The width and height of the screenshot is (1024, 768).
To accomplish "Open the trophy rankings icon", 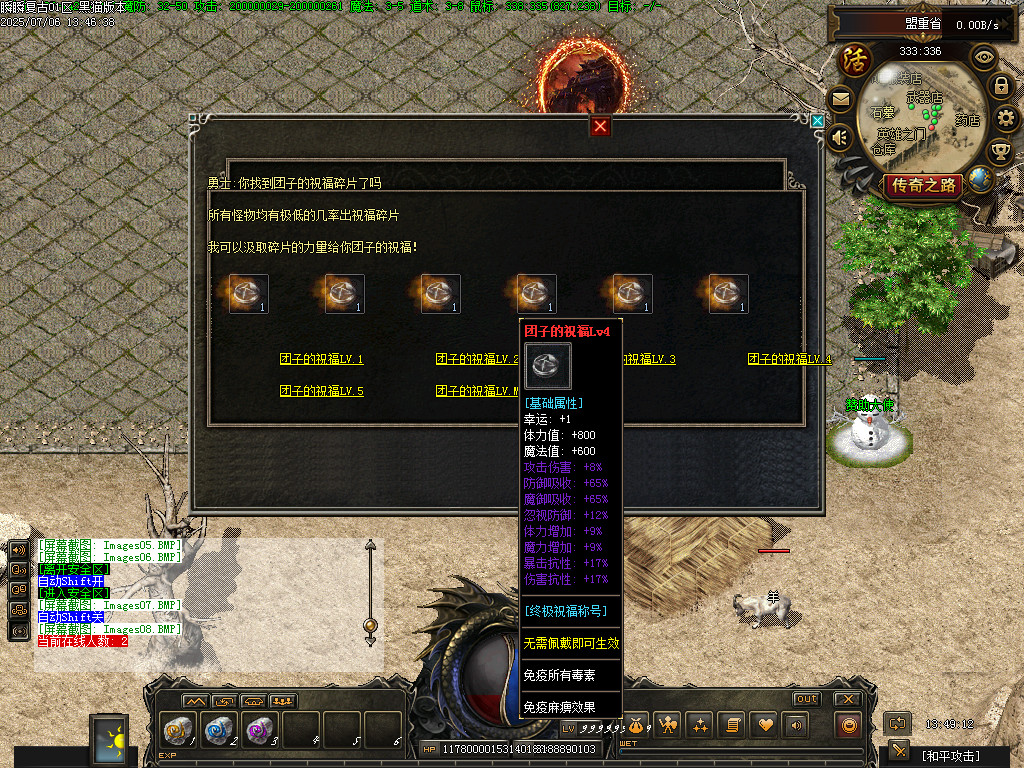I will pyautogui.click(x=1000, y=151).
